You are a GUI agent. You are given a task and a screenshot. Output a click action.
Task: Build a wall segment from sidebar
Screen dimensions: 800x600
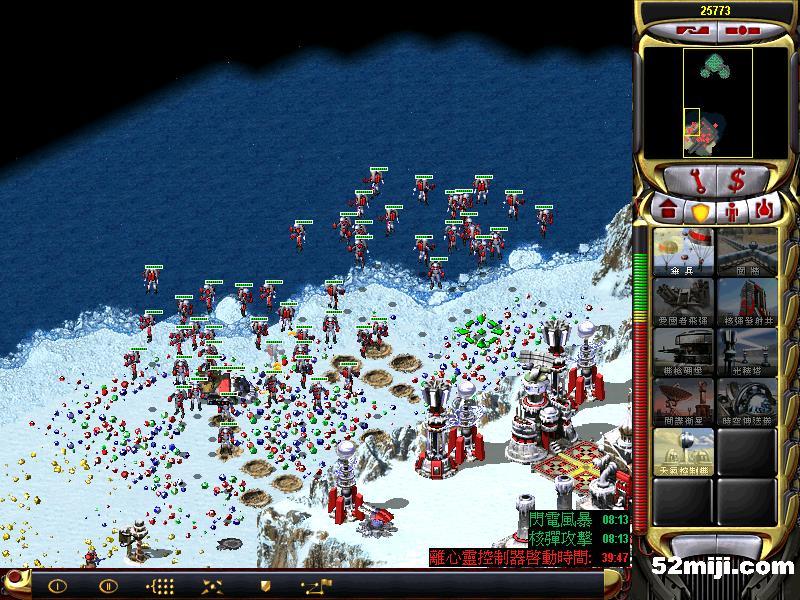click(747, 252)
